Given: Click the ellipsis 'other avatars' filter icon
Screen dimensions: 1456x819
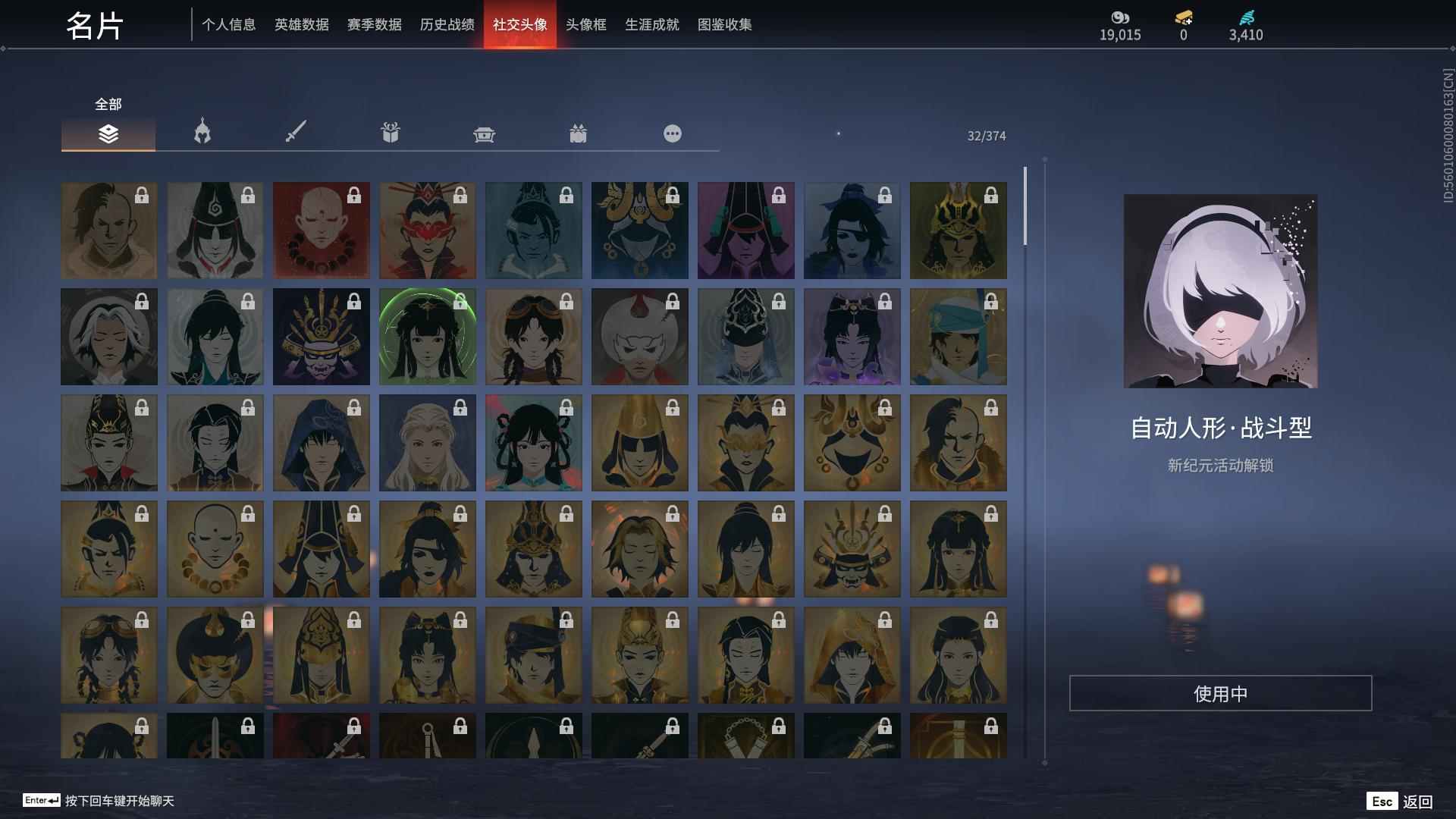Looking at the screenshot, I should [672, 133].
